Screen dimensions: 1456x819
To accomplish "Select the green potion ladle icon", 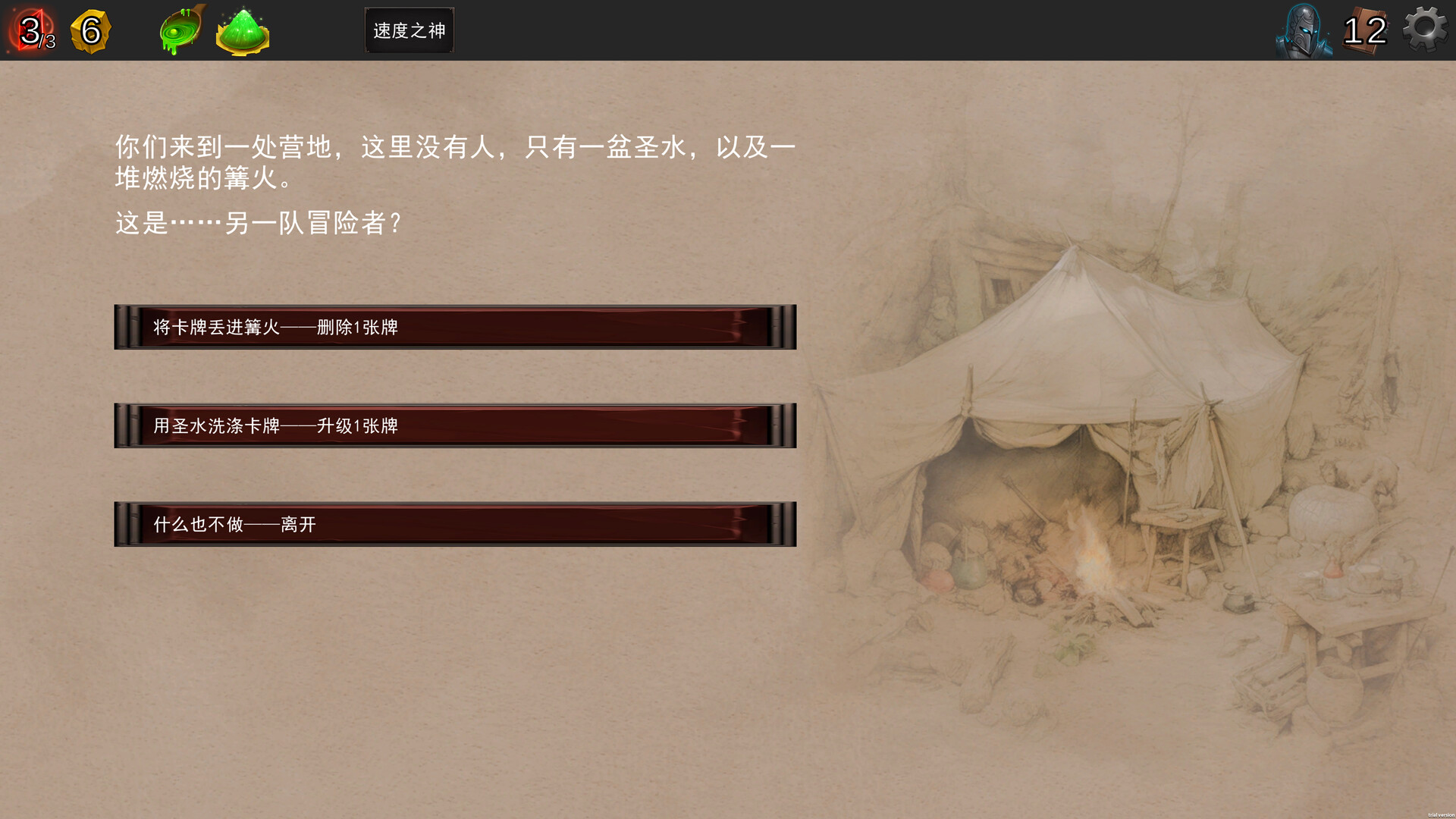I will click(179, 29).
